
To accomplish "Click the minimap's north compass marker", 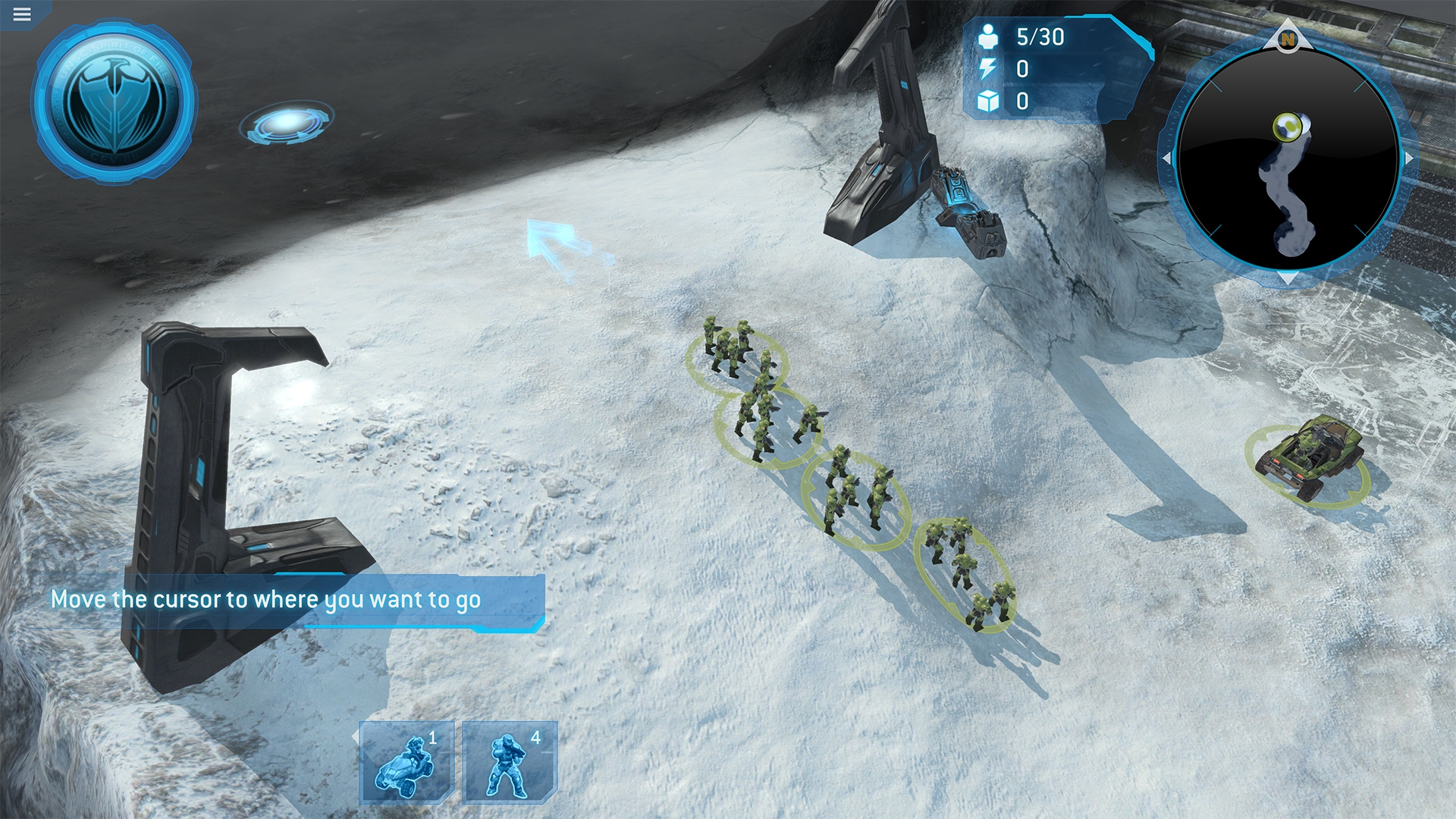I will [1288, 39].
